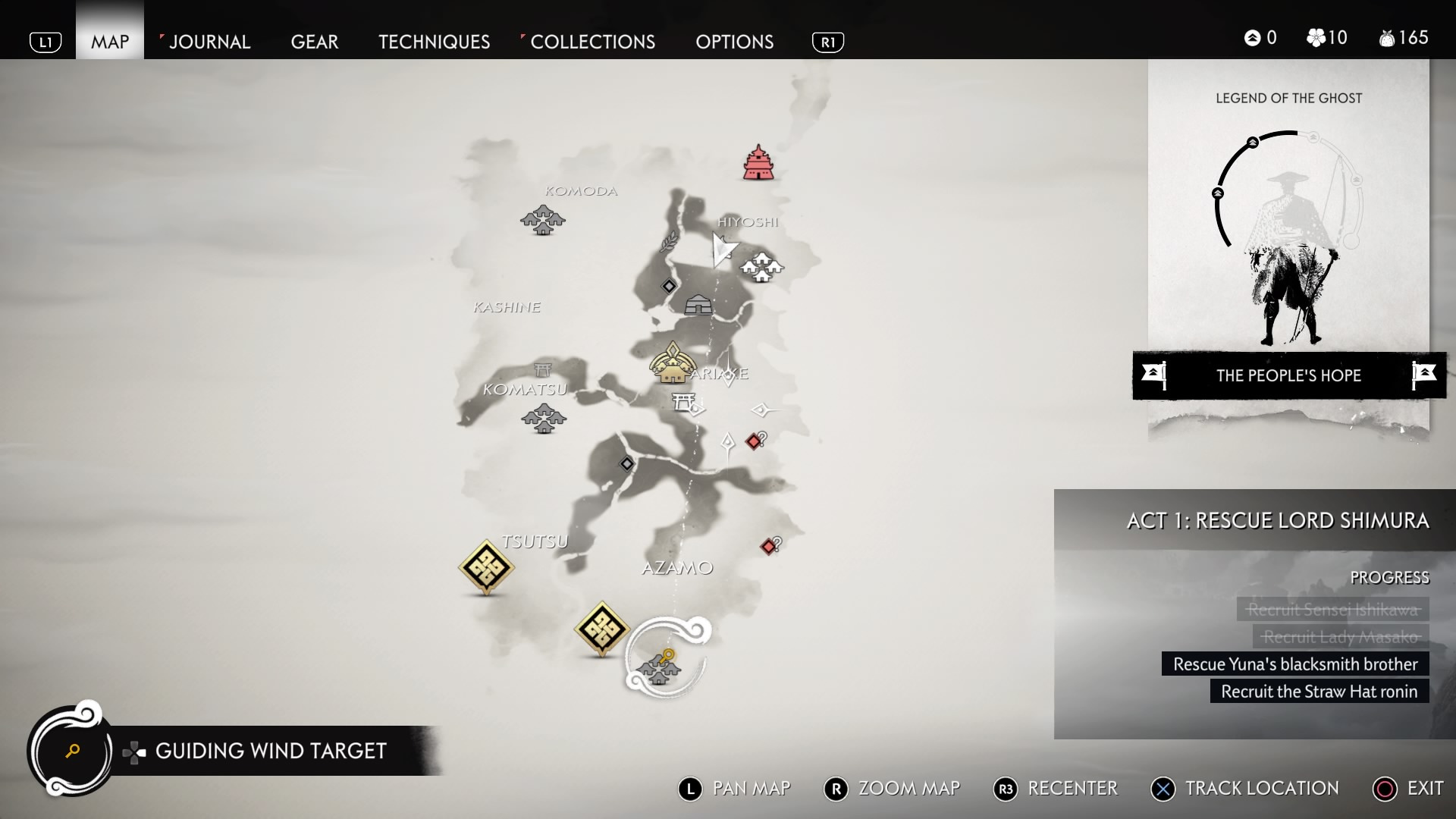
Task: Click the Komatsu village marker
Action: (x=544, y=418)
